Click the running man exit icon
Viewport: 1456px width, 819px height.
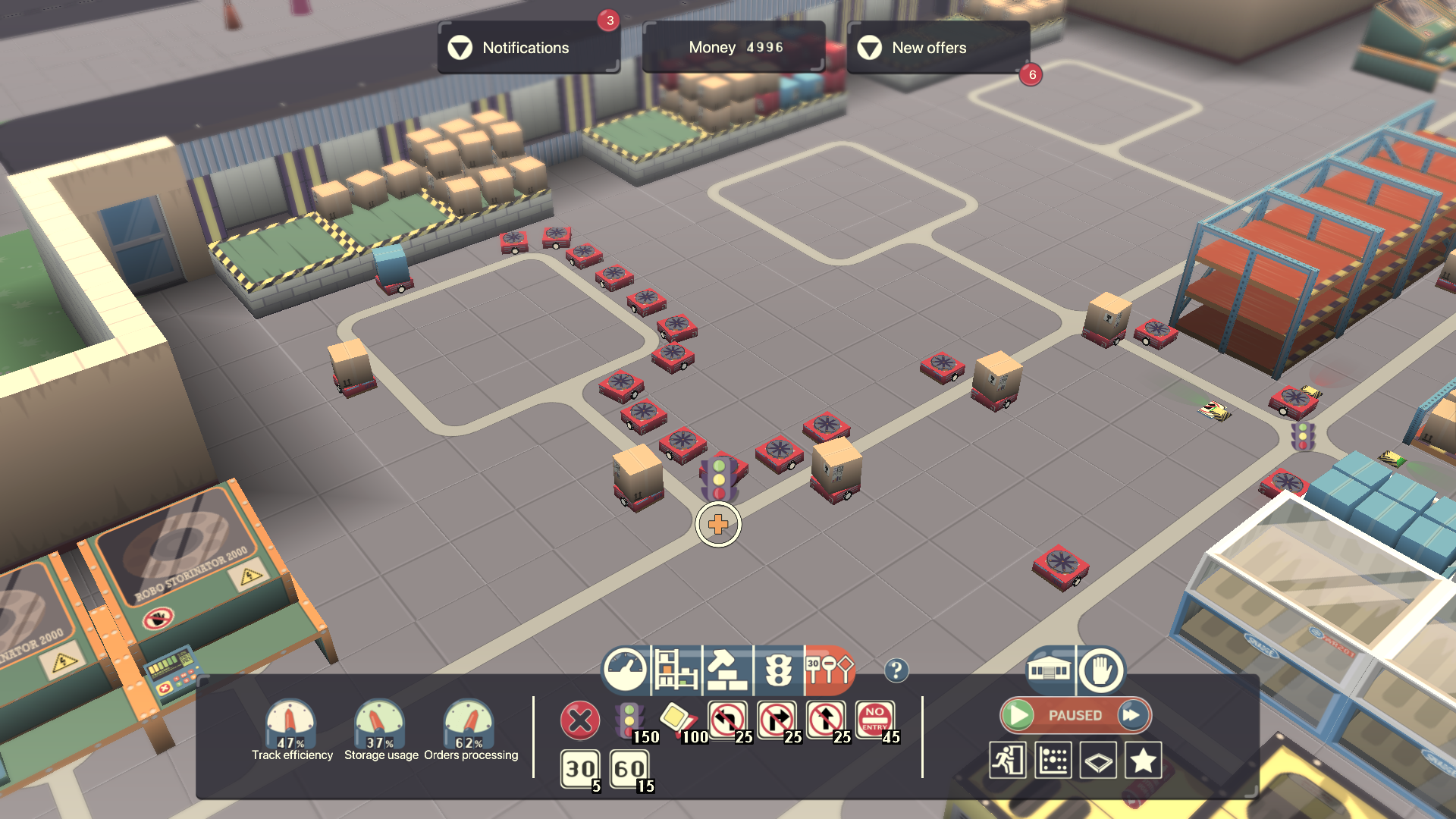[1008, 760]
